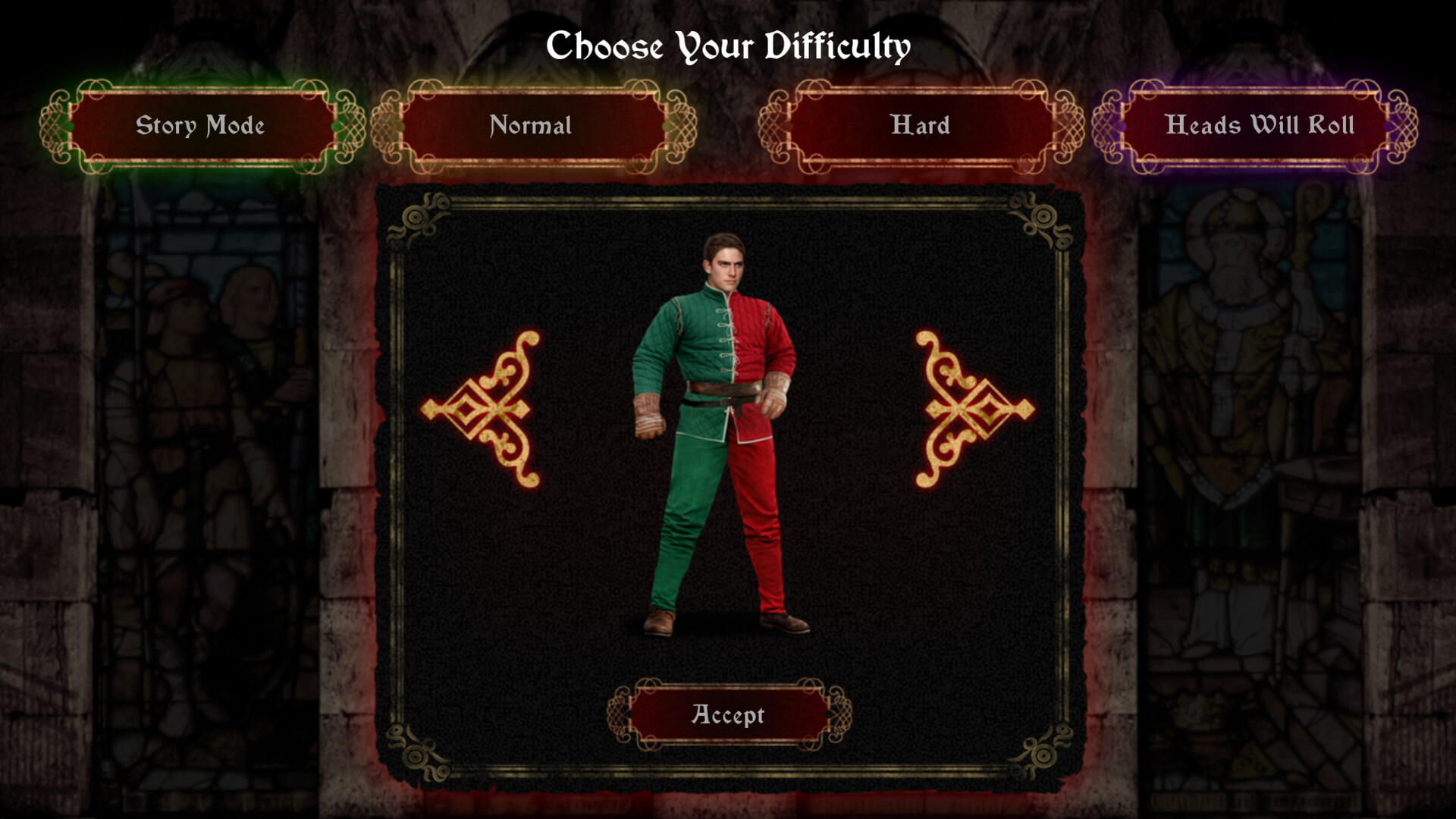
Task: Click the right golden arrow to view next character
Action: point(963,409)
